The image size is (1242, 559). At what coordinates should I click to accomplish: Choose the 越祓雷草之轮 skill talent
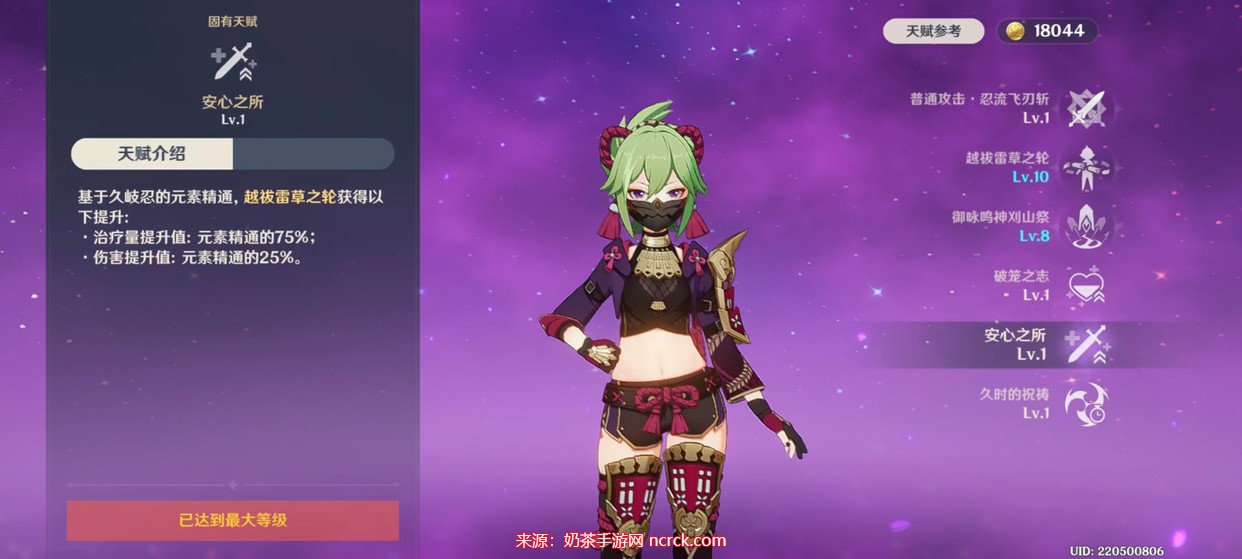(1085, 167)
